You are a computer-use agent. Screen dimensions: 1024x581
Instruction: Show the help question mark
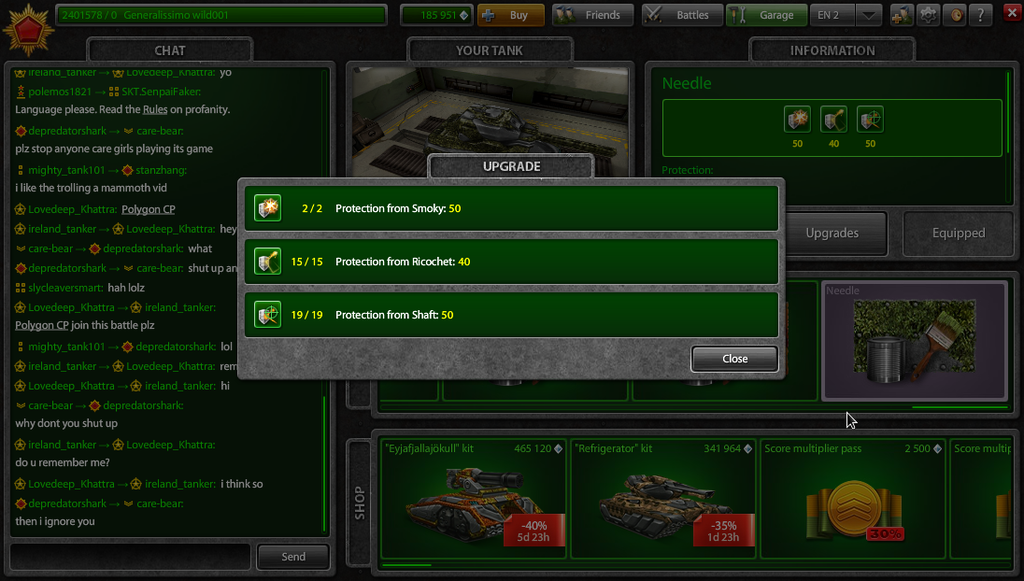click(x=981, y=15)
